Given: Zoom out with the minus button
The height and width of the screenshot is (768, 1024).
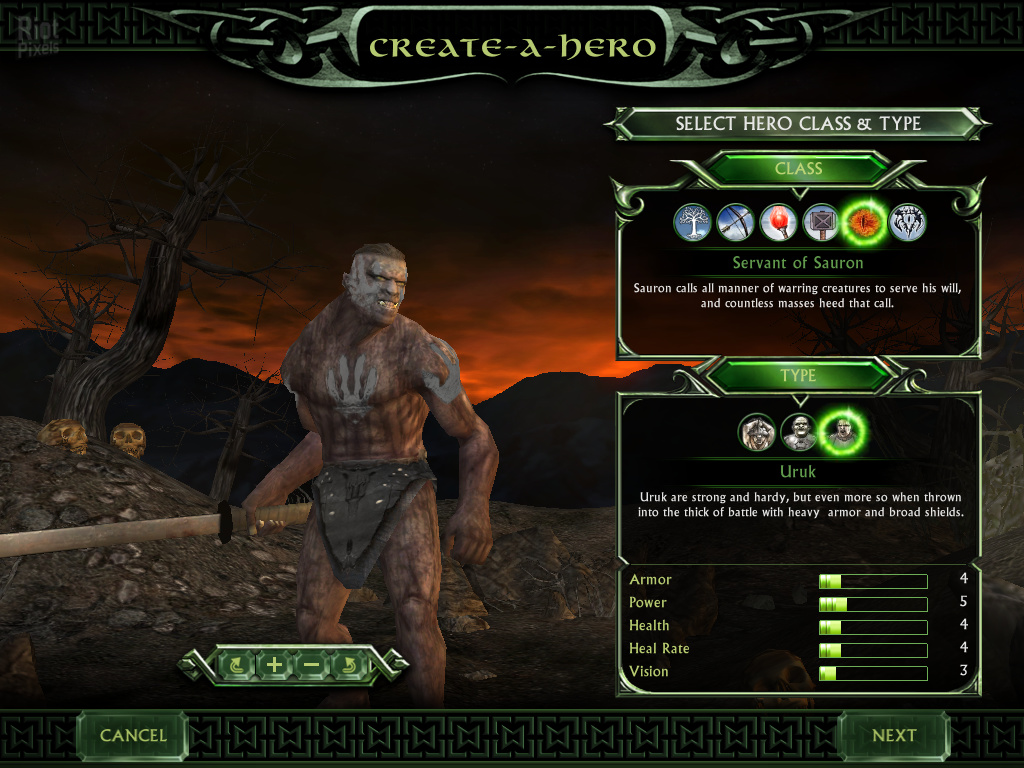Looking at the screenshot, I should click(311, 664).
